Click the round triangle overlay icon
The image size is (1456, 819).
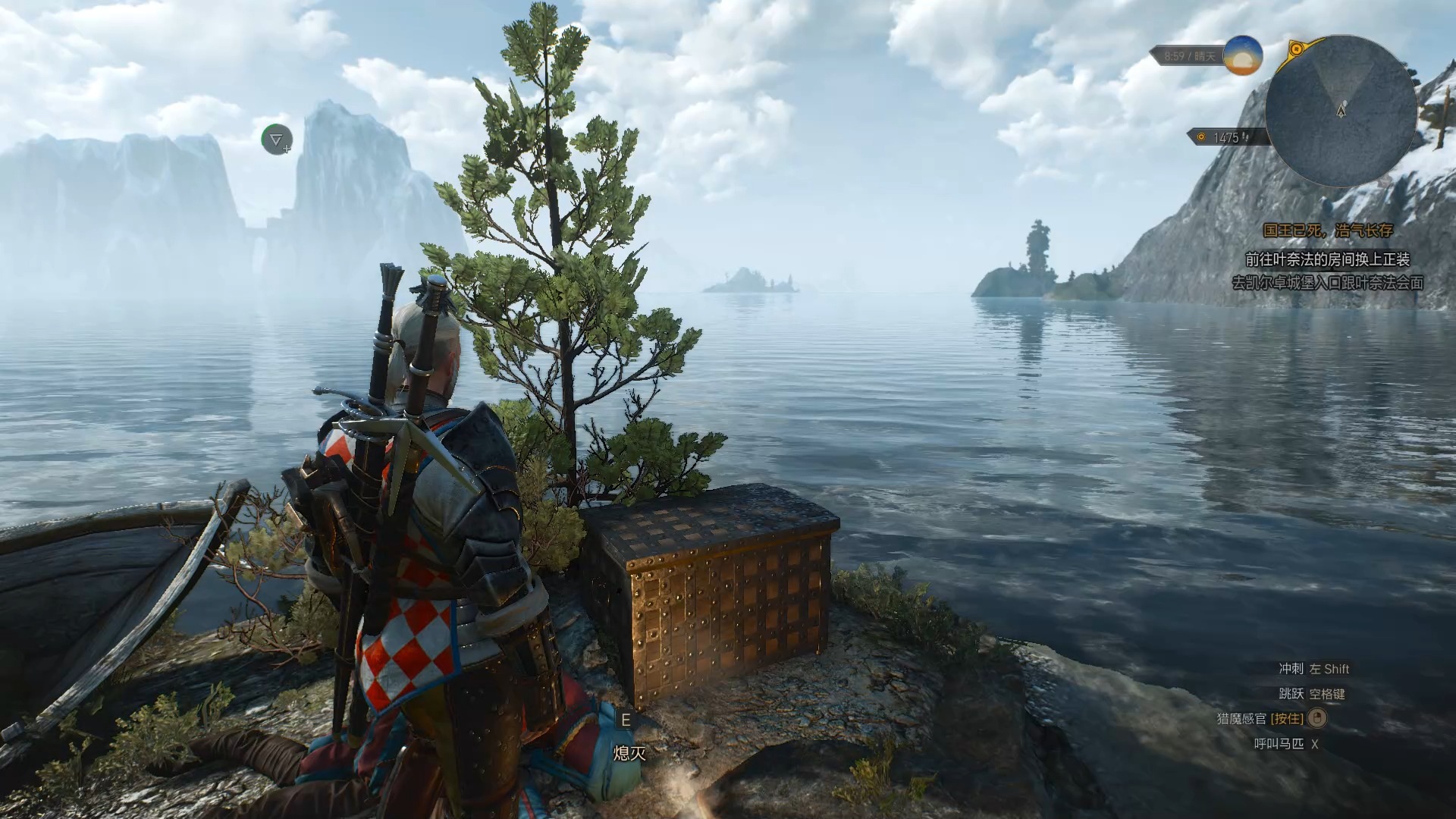(276, 140)
